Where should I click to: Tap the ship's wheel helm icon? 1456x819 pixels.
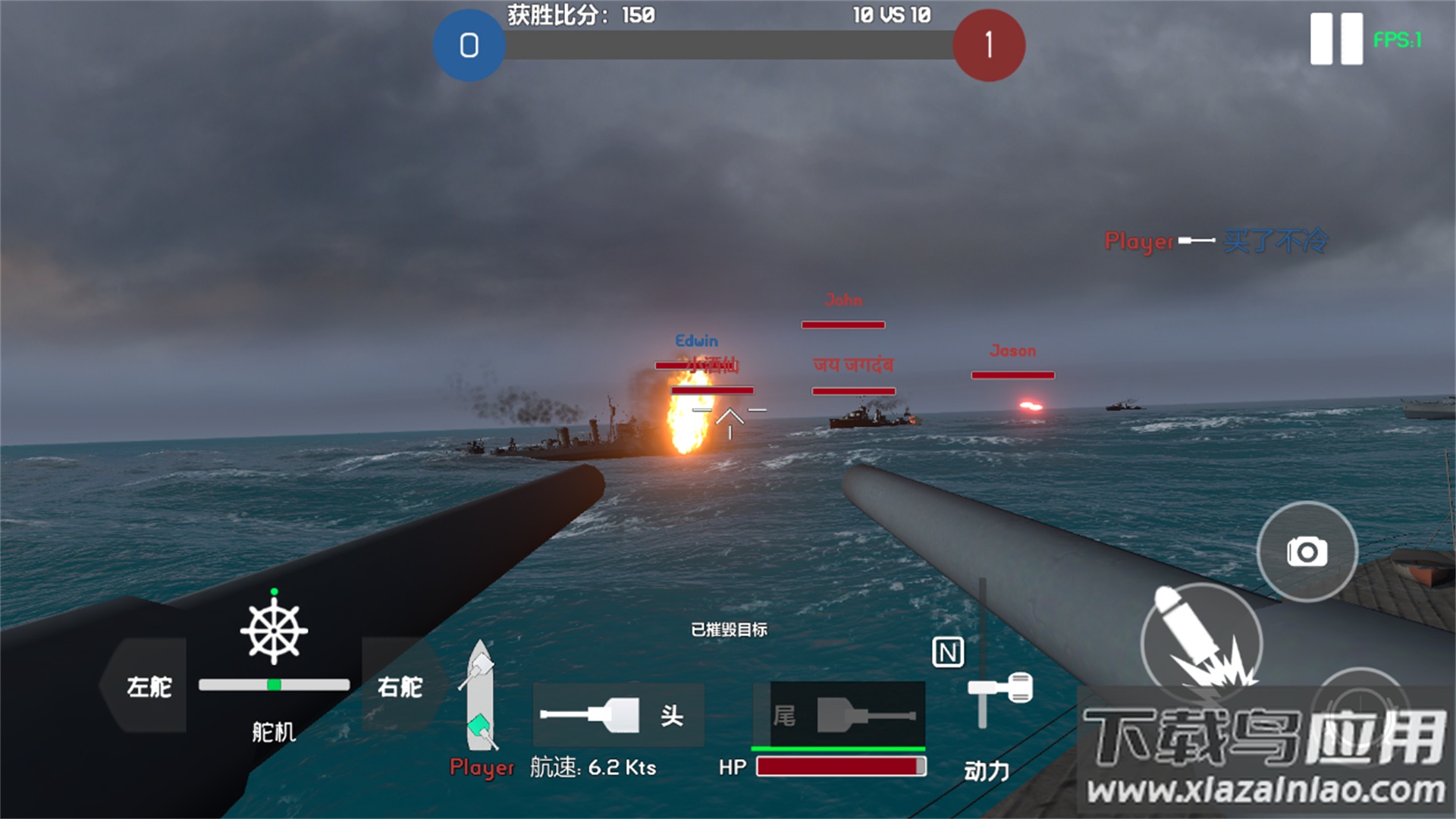(x=274, y=631)
